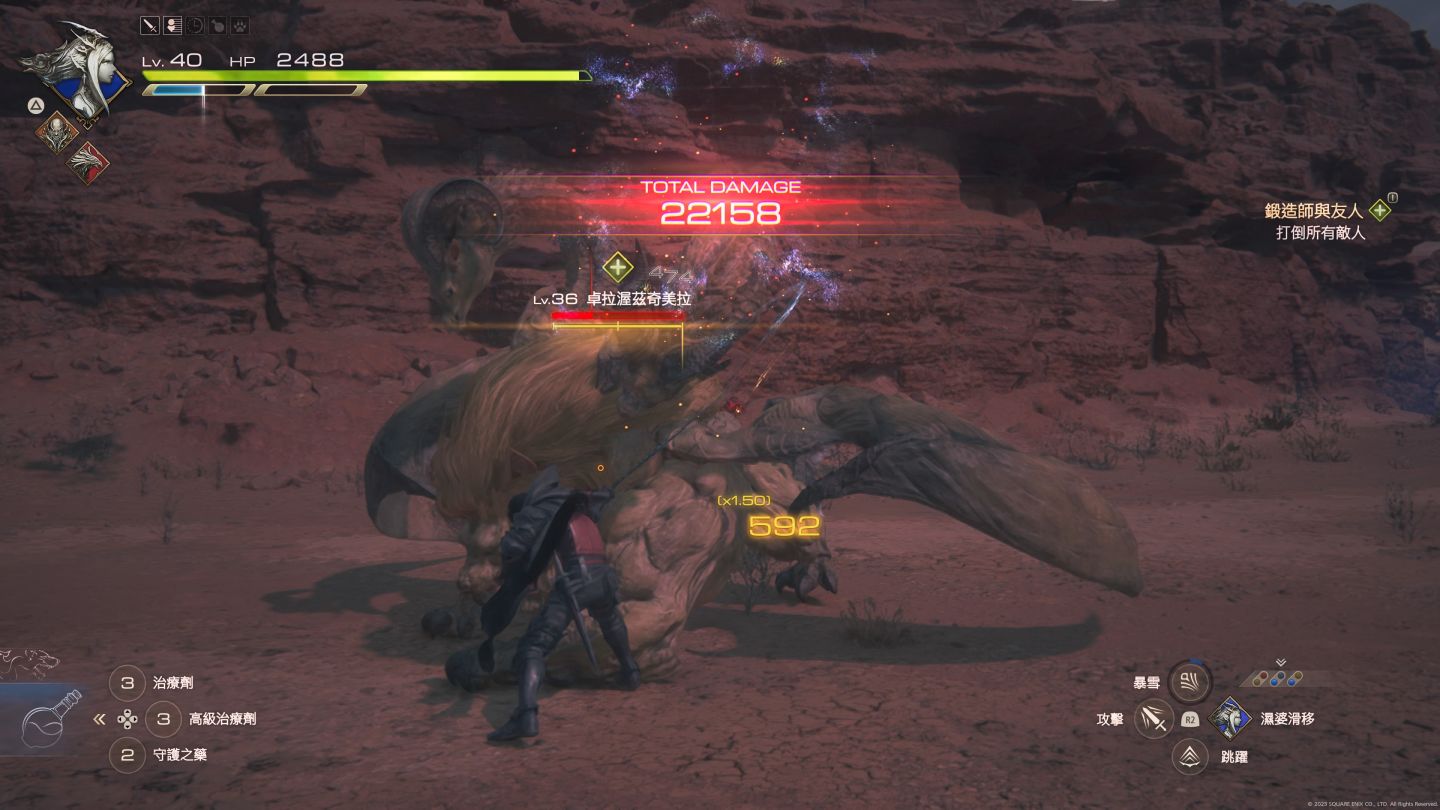Image resolution: width=1440 pixels, height=810 pixels.
Task: Select the potion flask shortcut panel
Action: (48, 718)
